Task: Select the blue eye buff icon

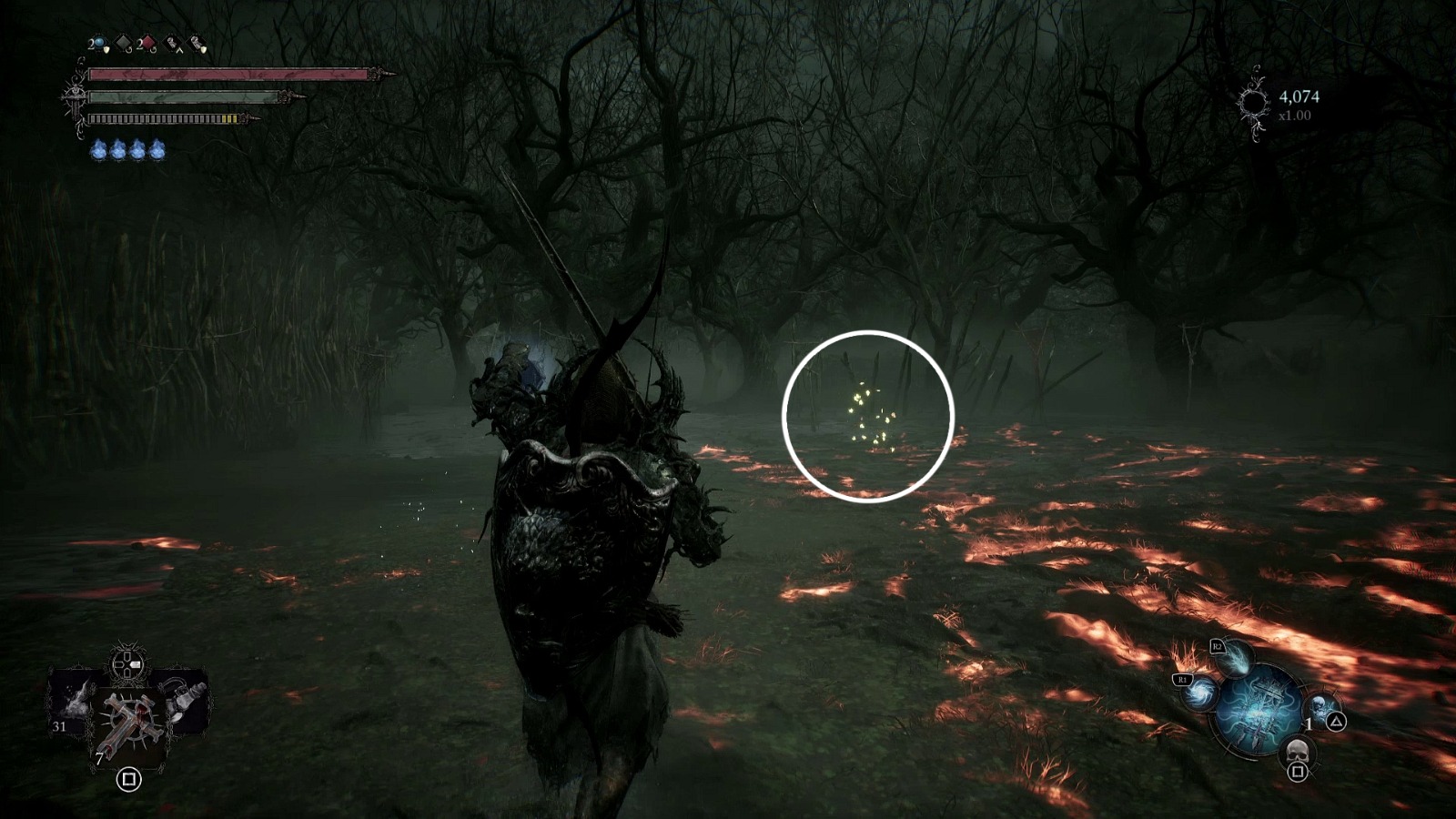Action: tap(99, 43)
